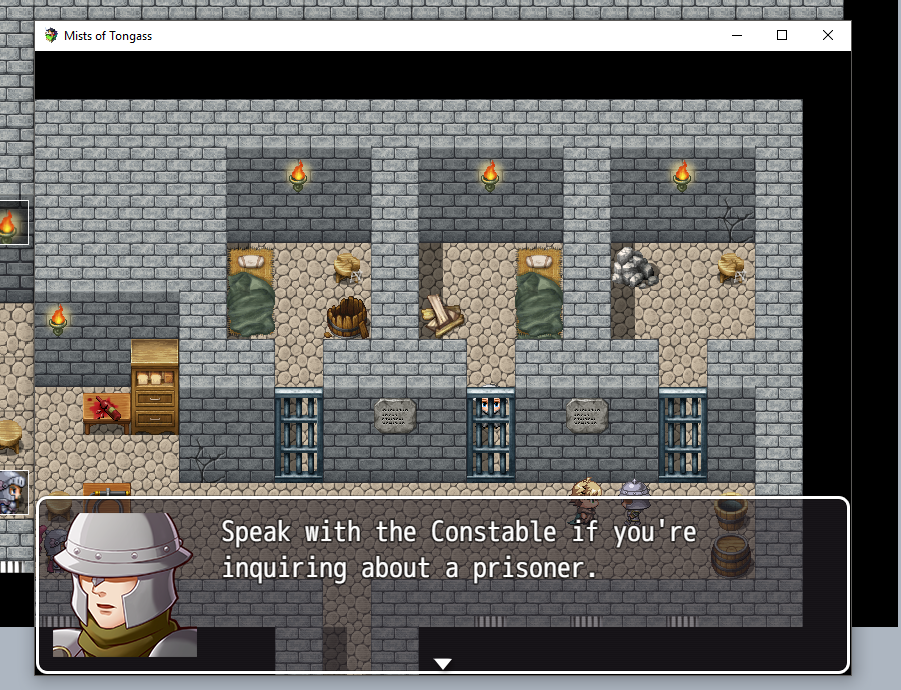The image size is (901, 690).
Task: Minimize the Mists of Tongass window
Action: [x=737, y=35]
